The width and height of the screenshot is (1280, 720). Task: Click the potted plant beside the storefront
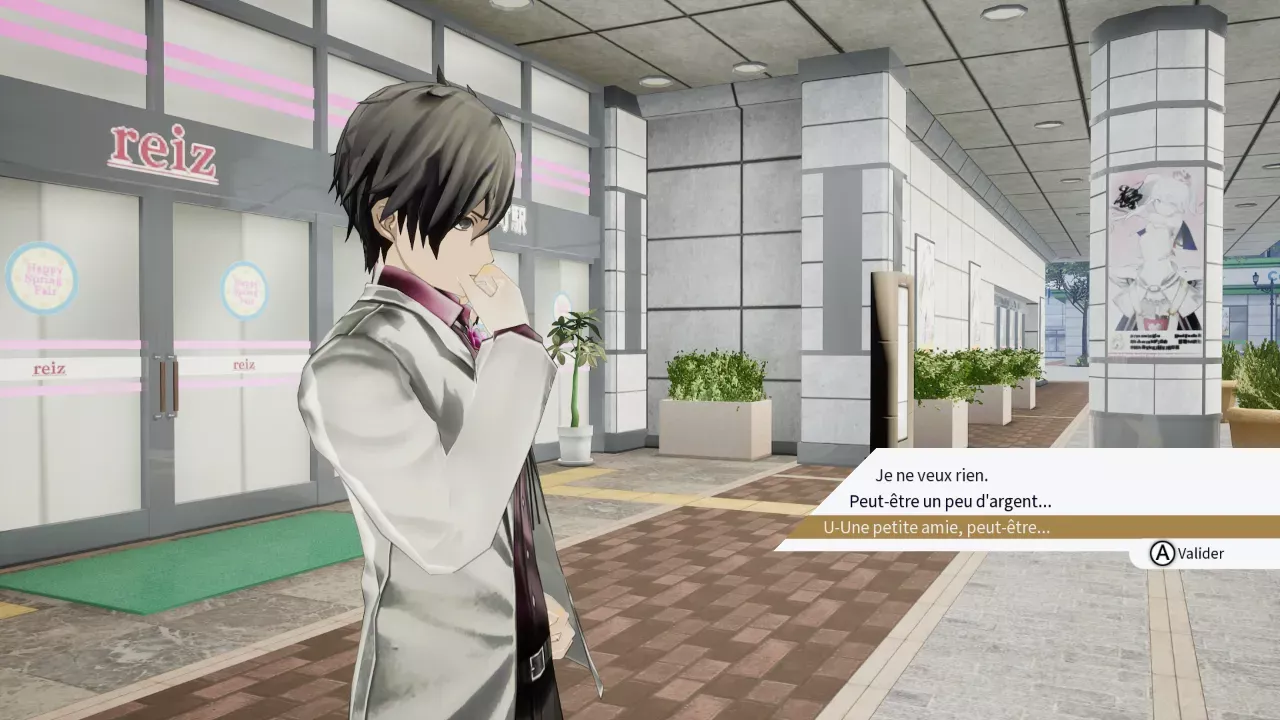point(574,390)
